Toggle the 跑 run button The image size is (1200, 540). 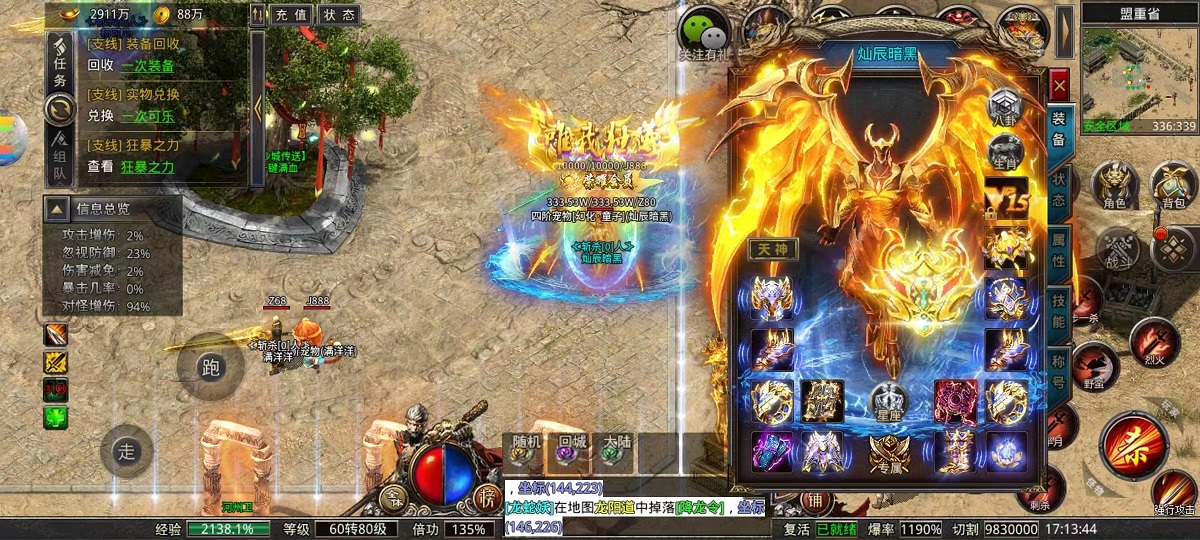(x=210, y=367)
